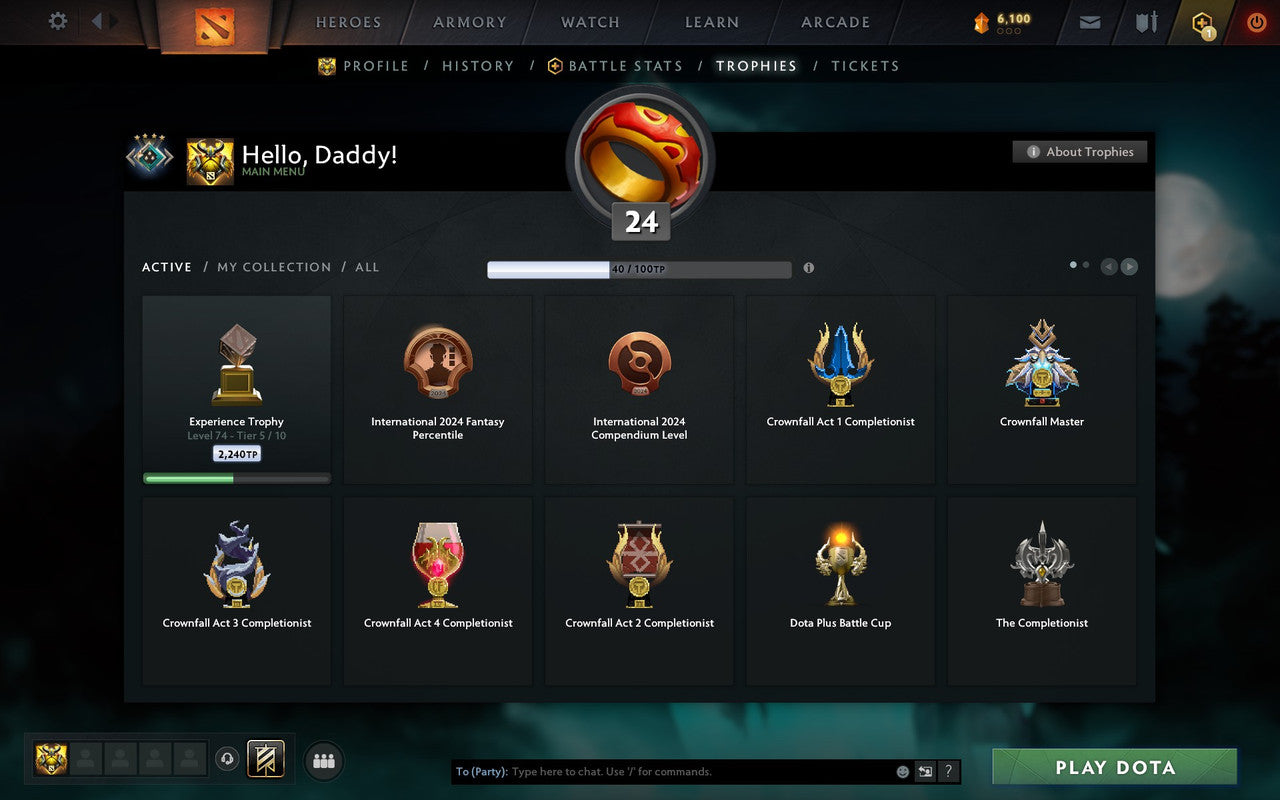
Task: Open the settings gear
Action: coord(57,22)
